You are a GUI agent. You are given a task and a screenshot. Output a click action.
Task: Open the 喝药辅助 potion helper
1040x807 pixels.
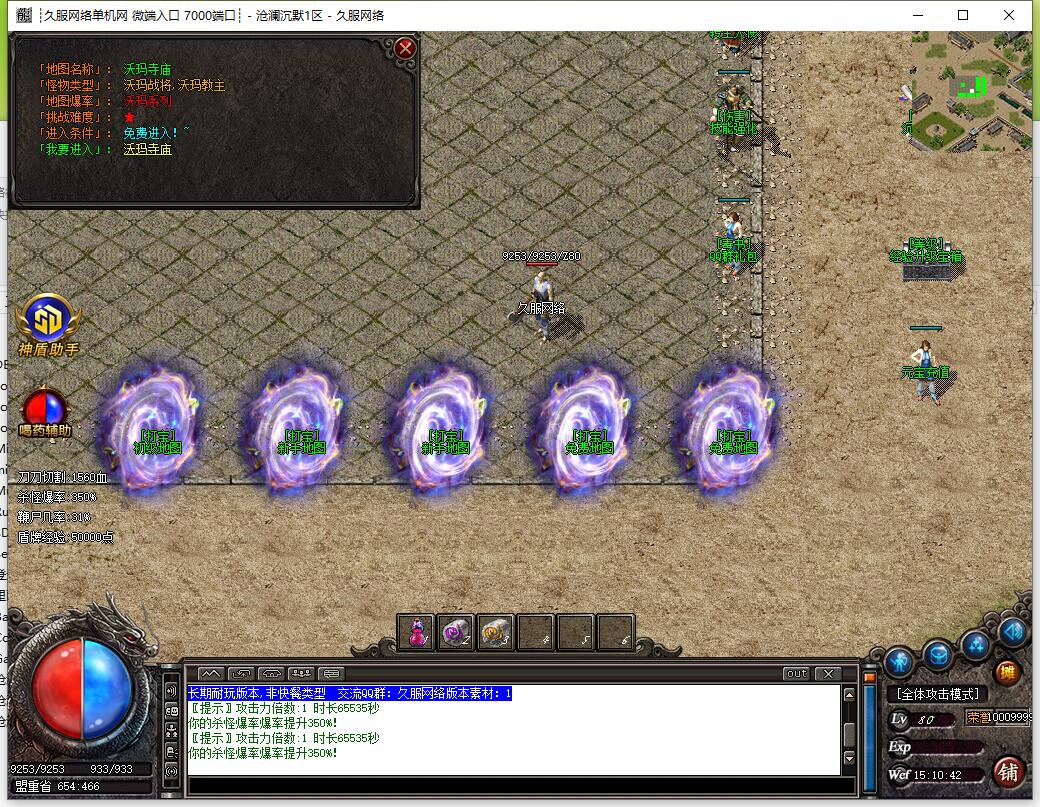coord(45,409)
